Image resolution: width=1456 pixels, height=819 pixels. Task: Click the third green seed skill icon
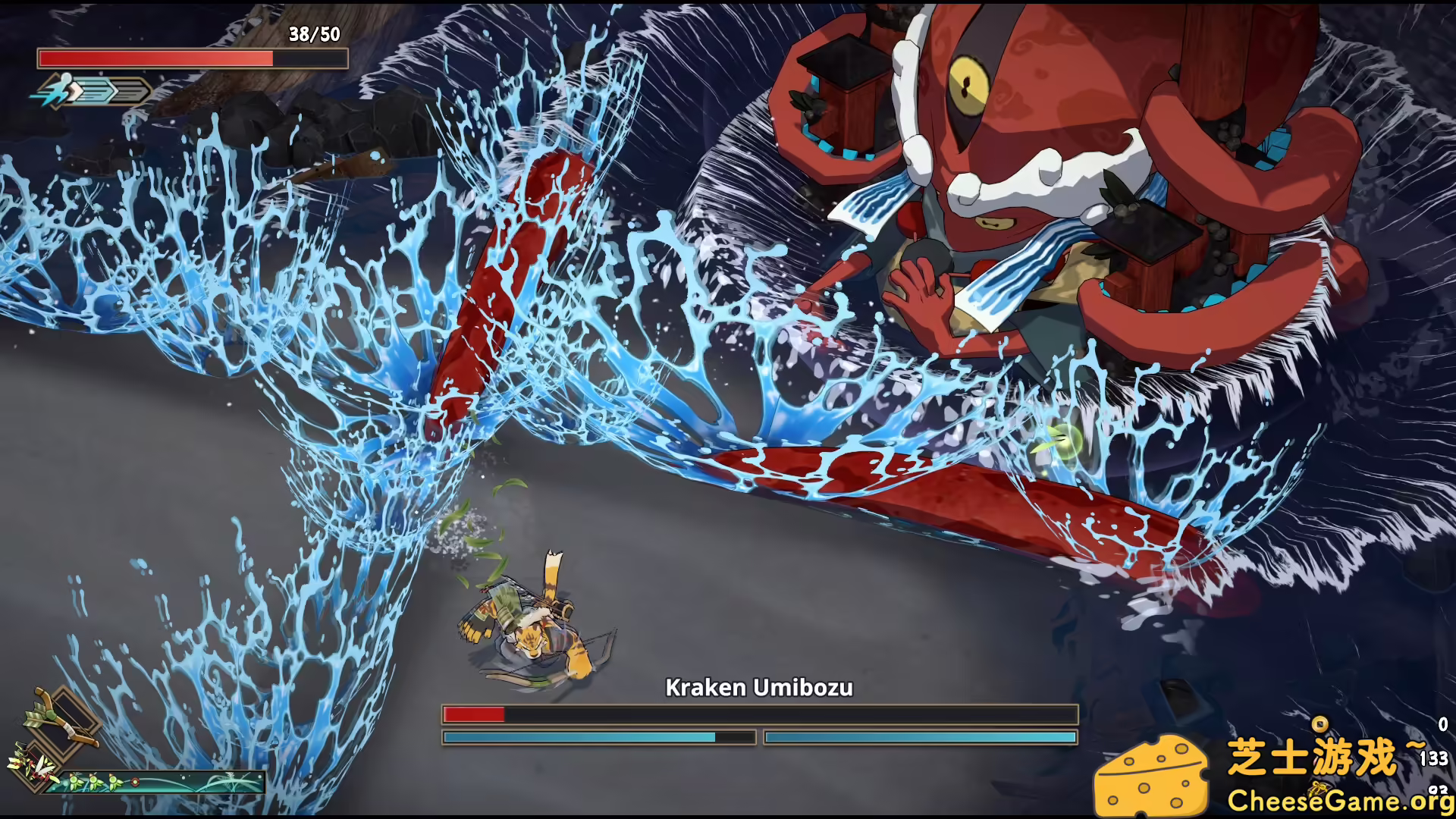[x=114, y=783]
